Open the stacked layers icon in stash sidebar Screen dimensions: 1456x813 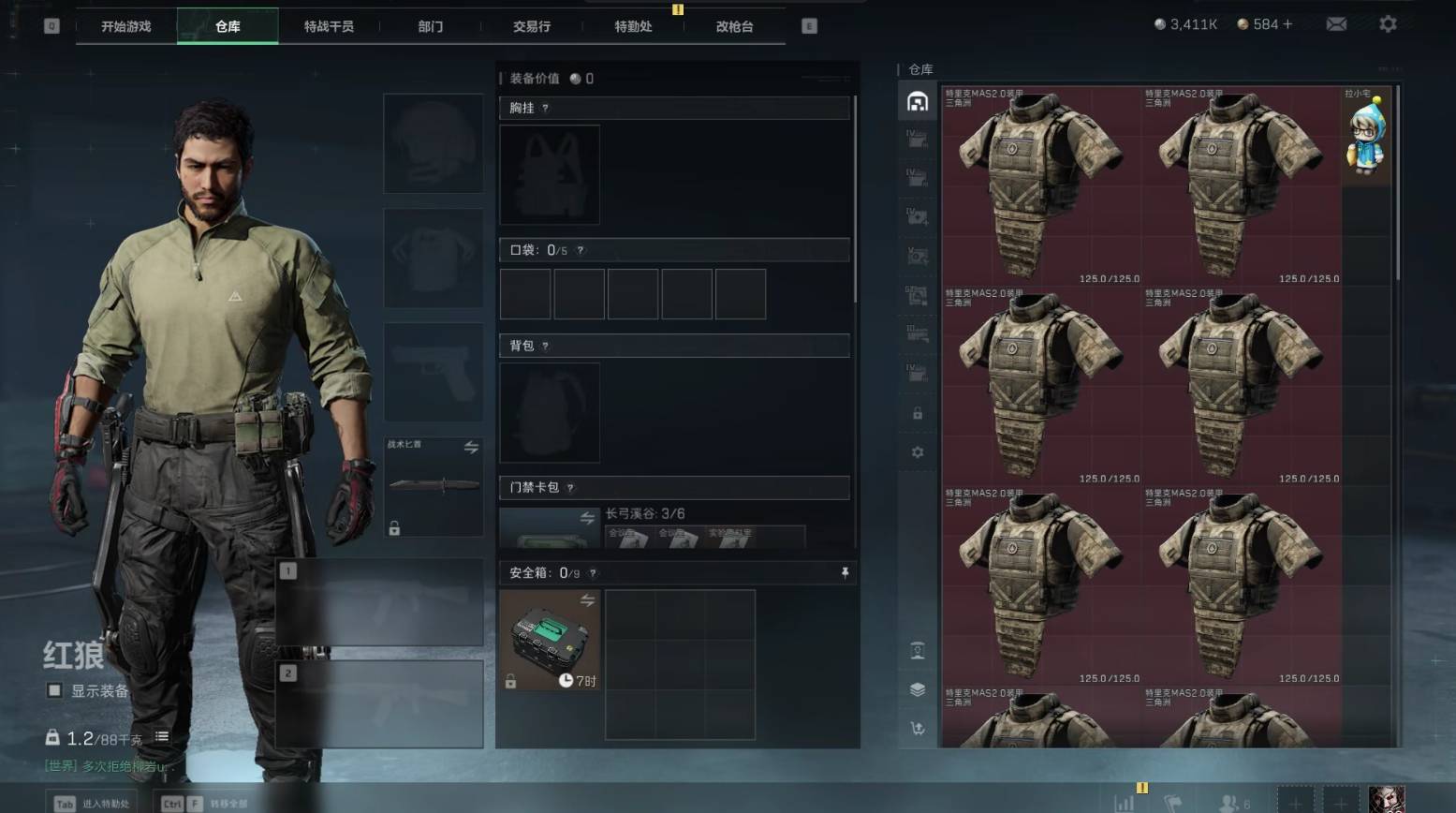(918, 689)
